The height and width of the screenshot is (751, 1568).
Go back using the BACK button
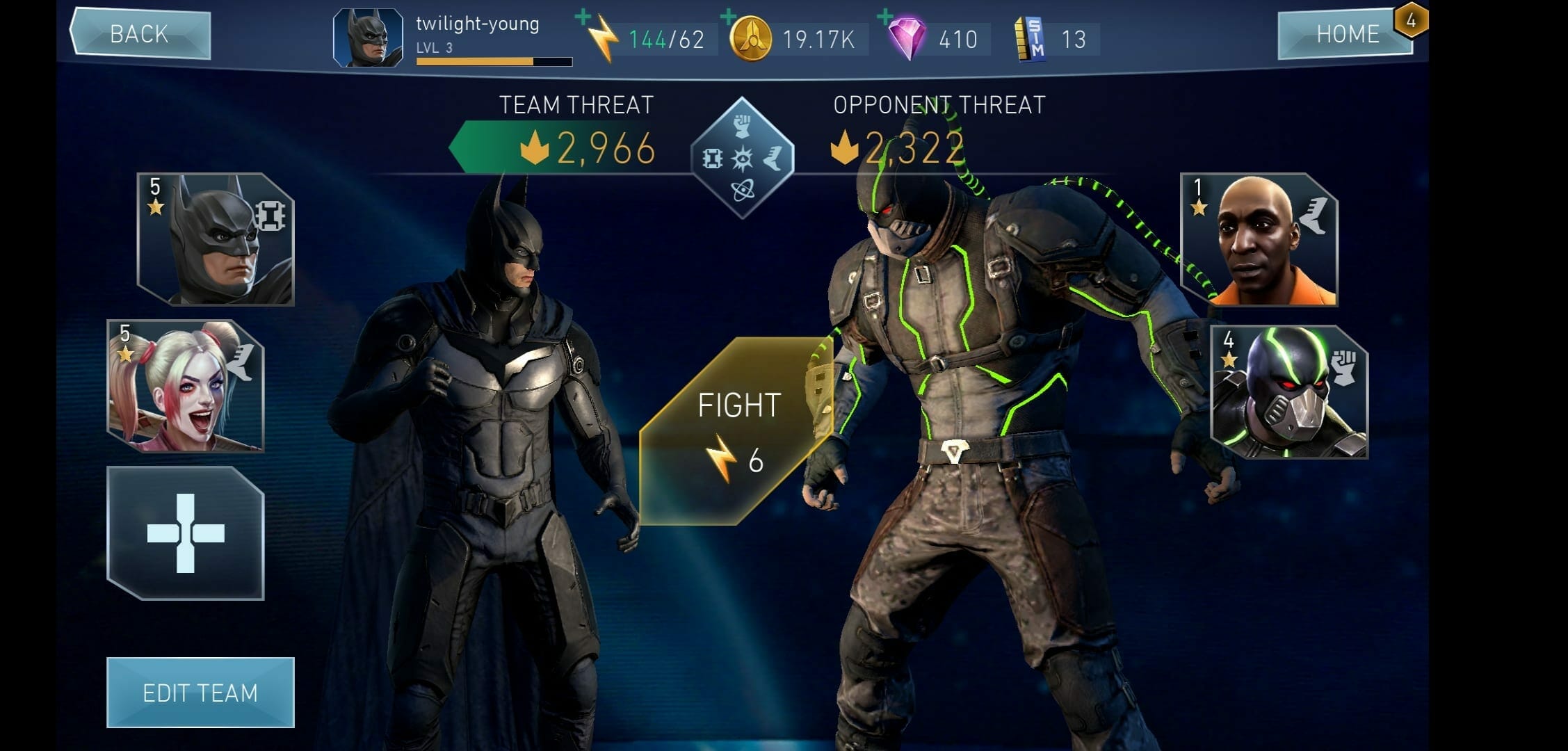coord(140,34)
